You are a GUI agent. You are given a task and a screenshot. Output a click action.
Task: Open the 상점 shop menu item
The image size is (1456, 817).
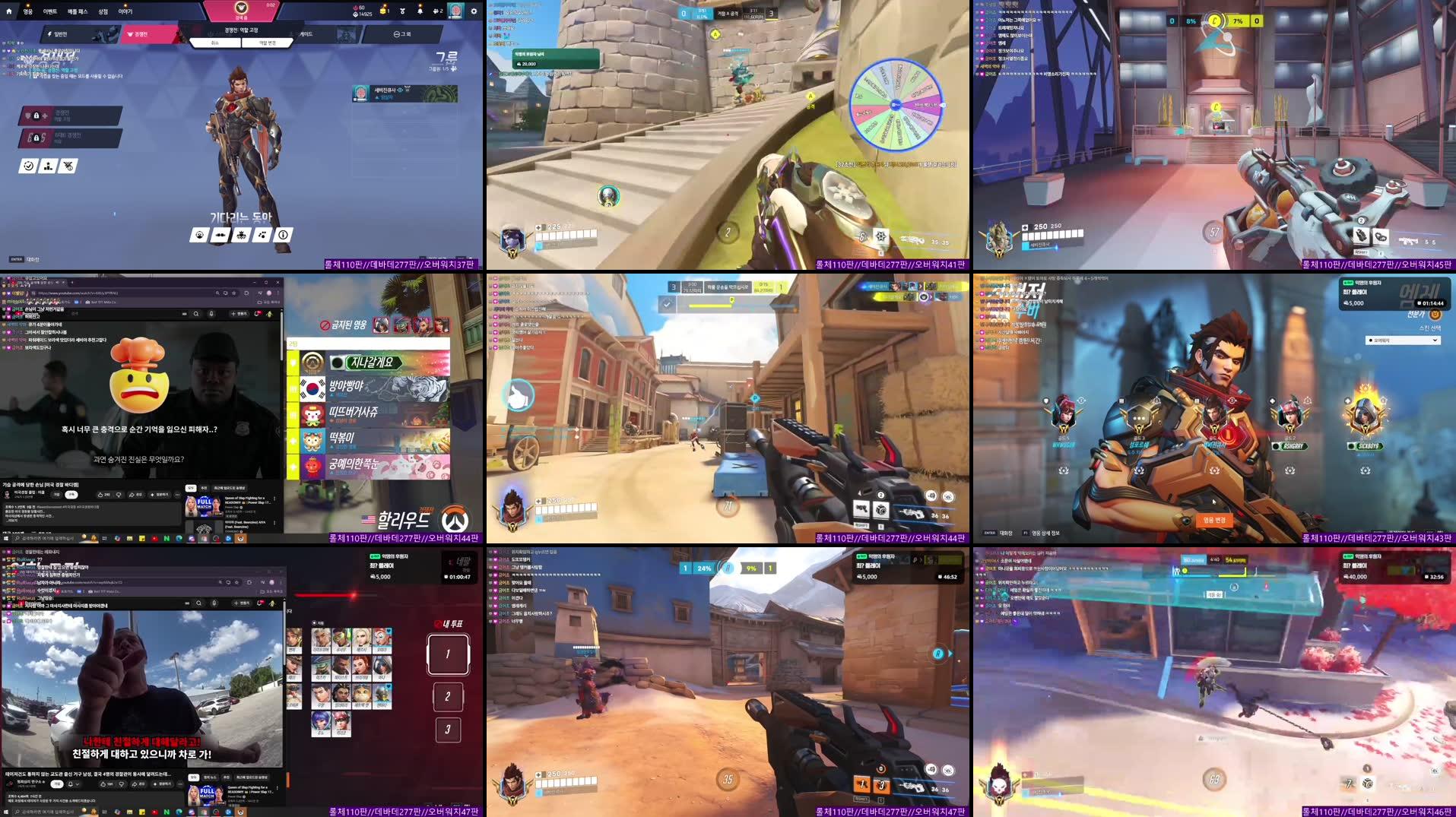103,11
